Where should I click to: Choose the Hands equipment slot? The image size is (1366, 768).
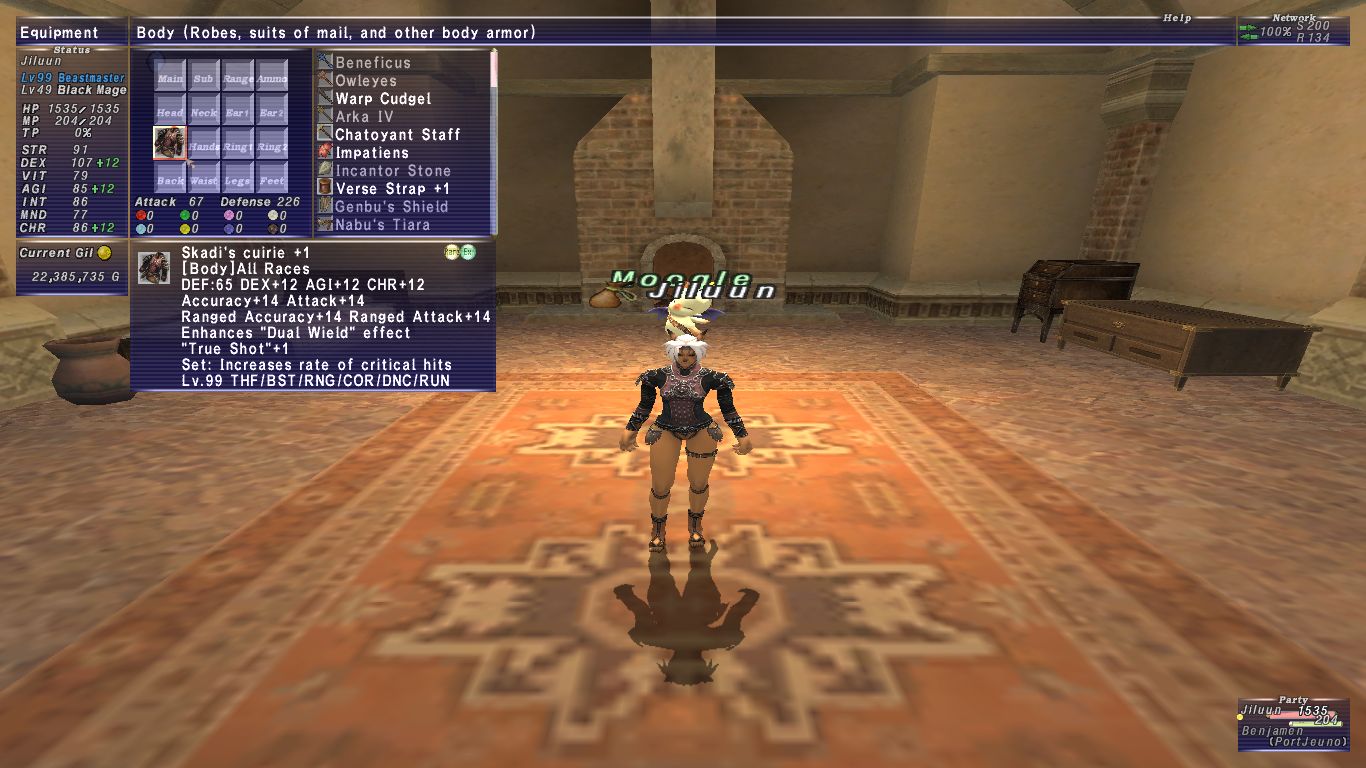coord(204,145)
